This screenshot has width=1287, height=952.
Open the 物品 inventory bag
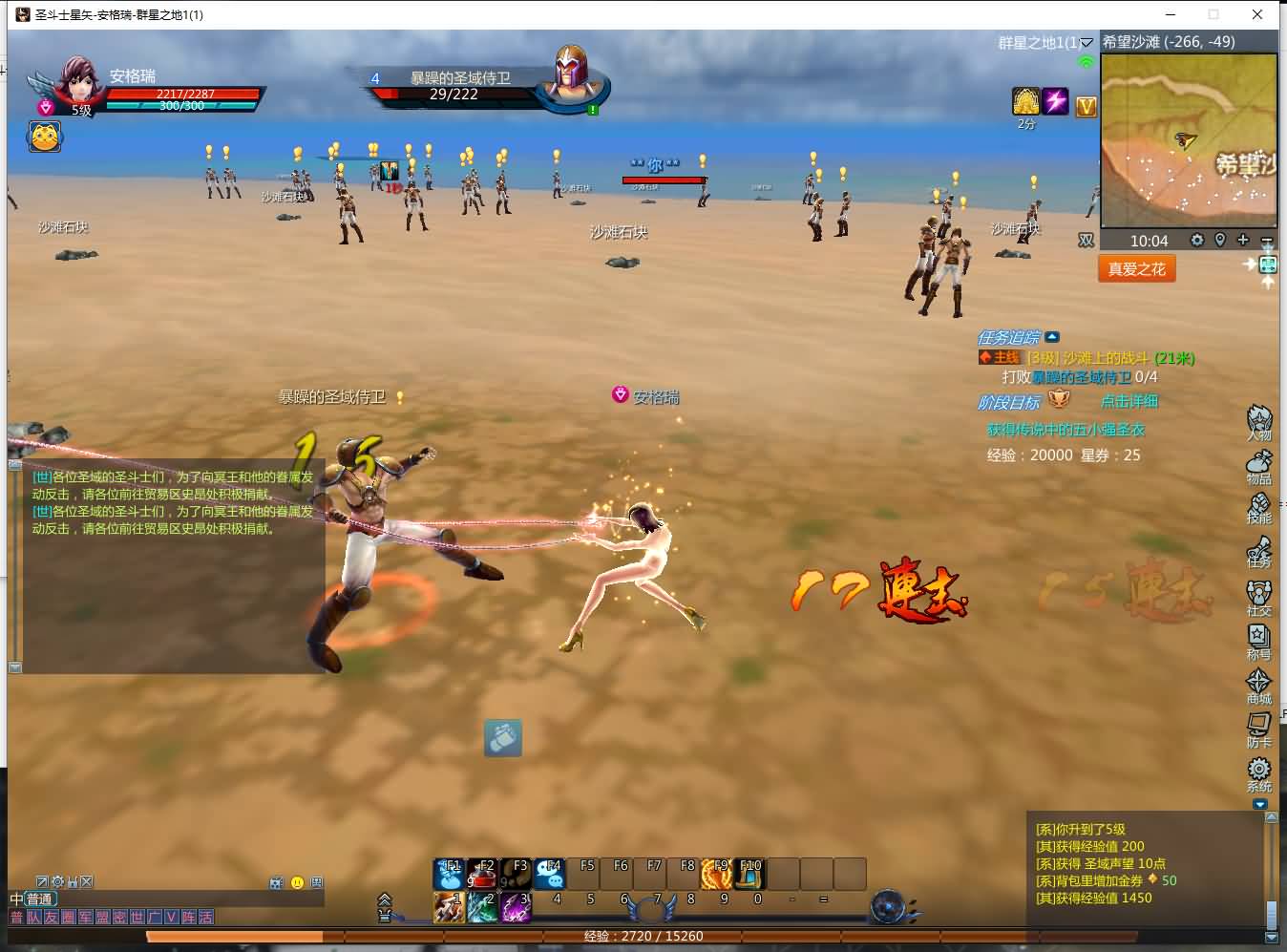pyautogui.click(x=1258, y=465)
